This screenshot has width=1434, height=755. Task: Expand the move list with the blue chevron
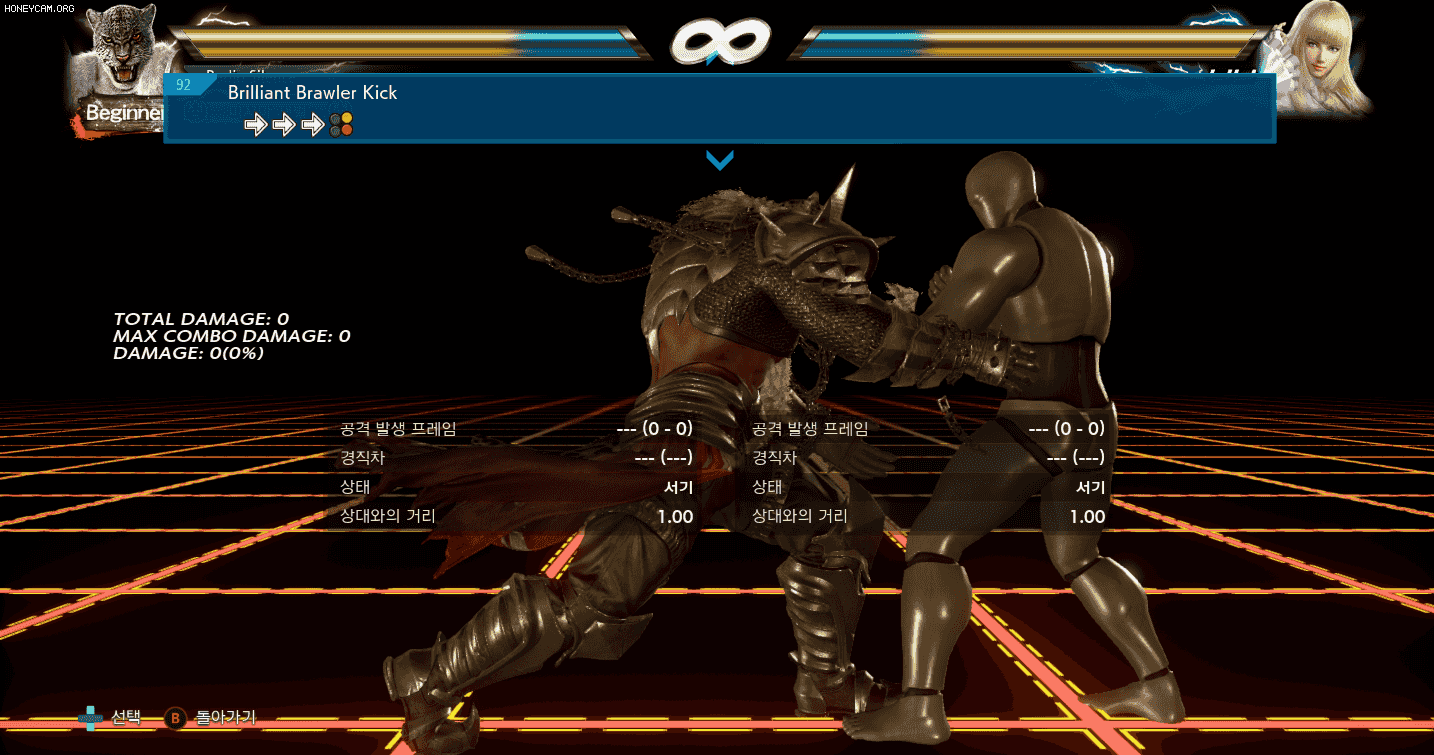pos(720,160)
